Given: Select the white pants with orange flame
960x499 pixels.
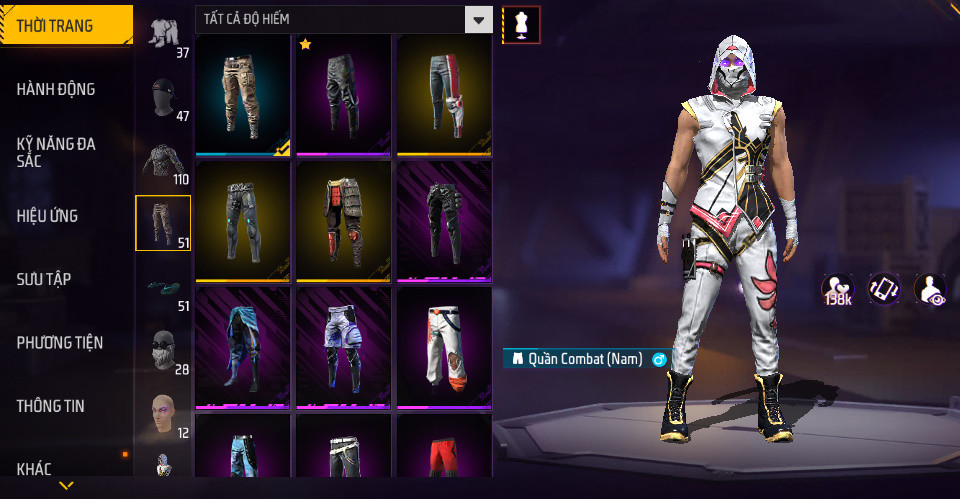Looking at the screenshot, I should coord(443,346).
